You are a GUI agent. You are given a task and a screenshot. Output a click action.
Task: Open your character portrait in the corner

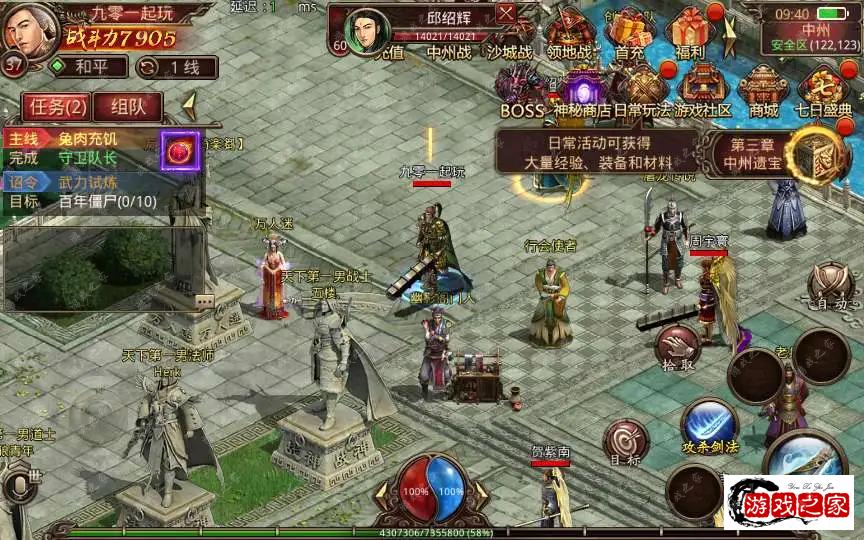28,30
